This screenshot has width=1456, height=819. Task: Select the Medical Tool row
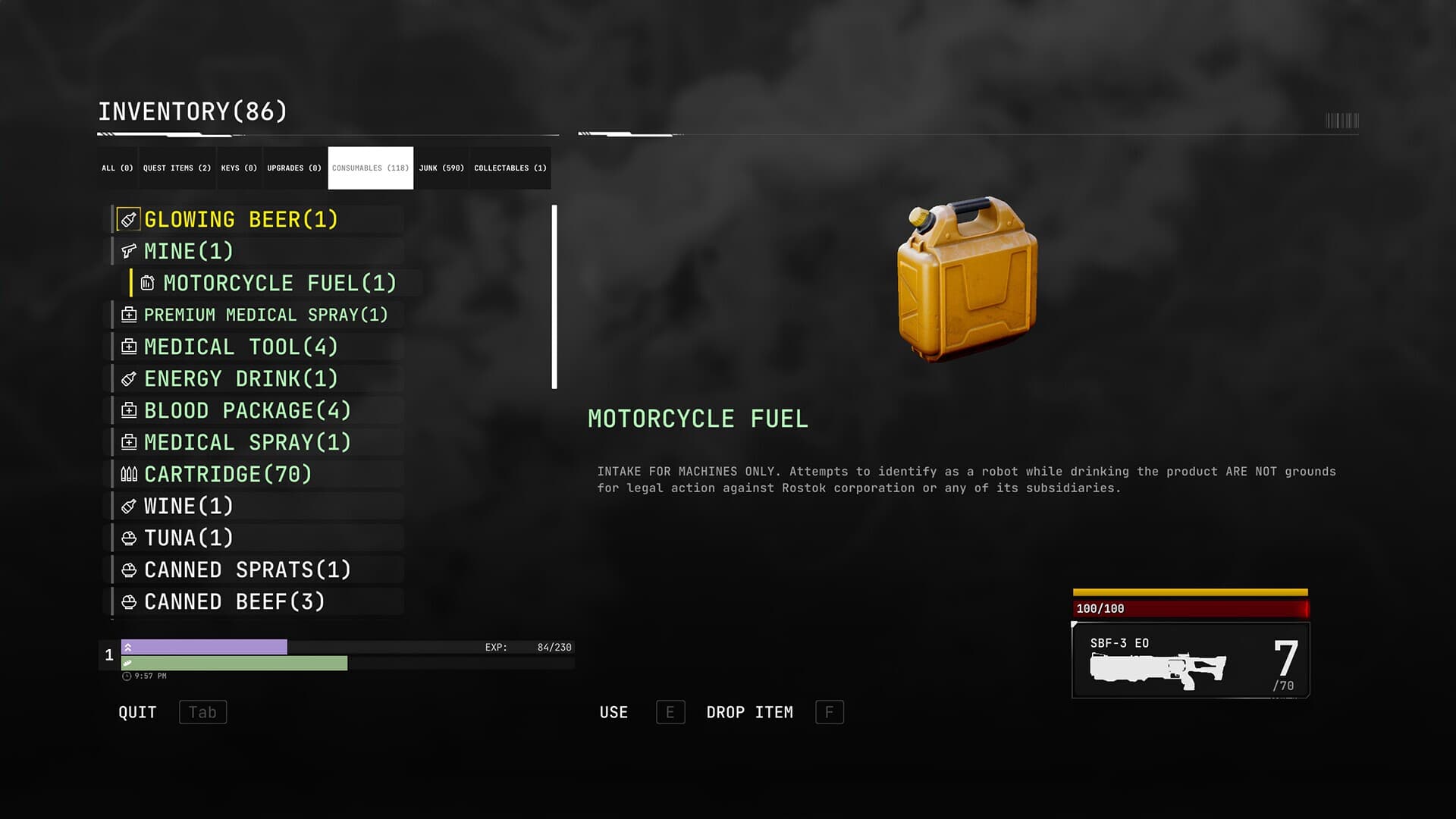click(240, 347)
